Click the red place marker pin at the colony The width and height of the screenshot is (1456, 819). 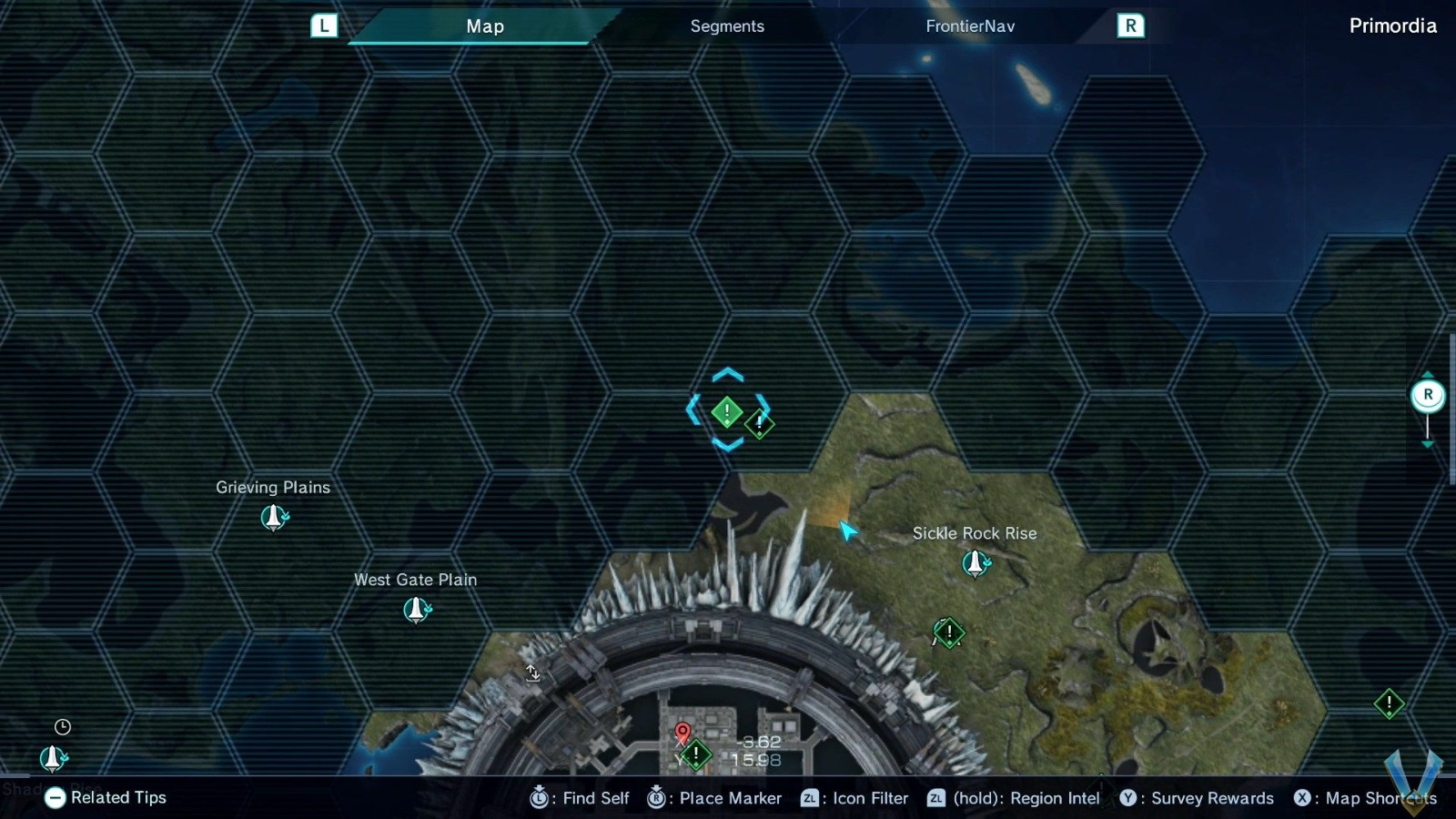coord(683,733)
